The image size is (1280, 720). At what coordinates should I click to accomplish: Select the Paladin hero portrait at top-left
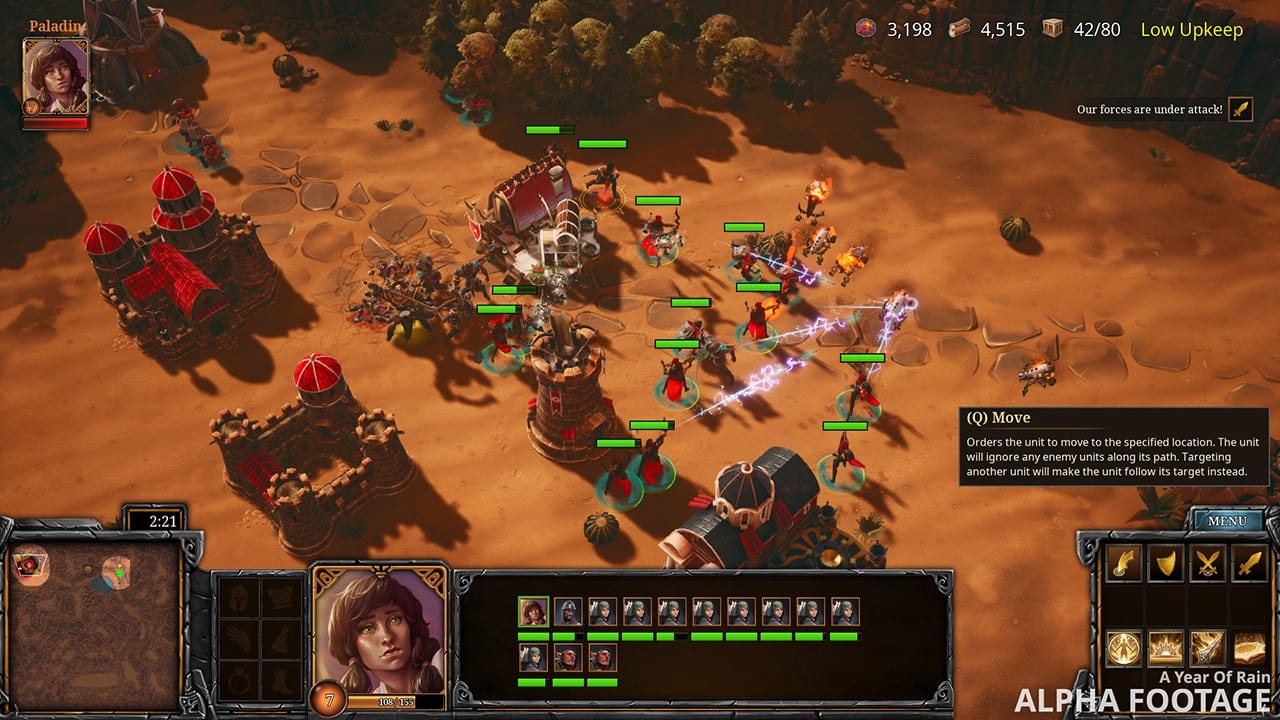56,77
